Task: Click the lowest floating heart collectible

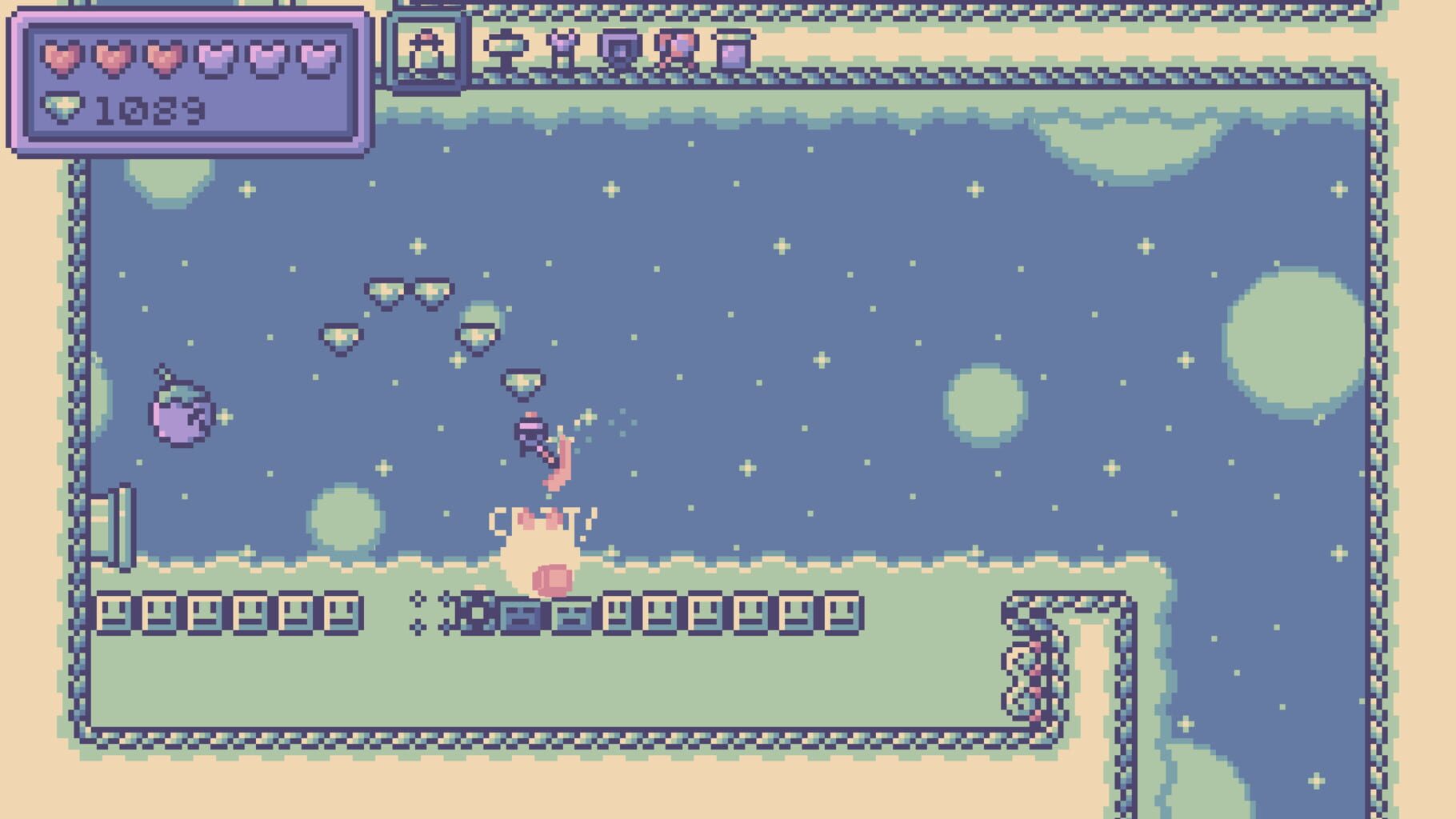Action: coord(524,382)
